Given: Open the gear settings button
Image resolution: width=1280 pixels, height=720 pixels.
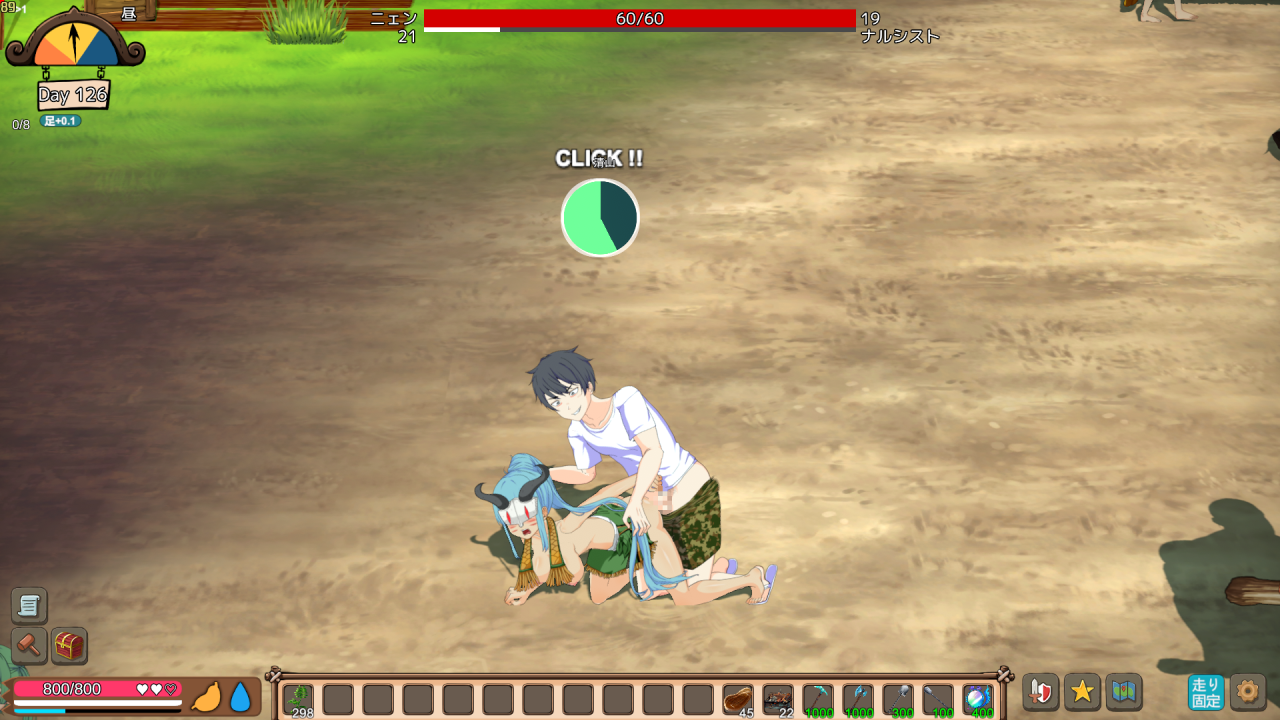Looking at the screenshot, I should [x=1248, y=692].
